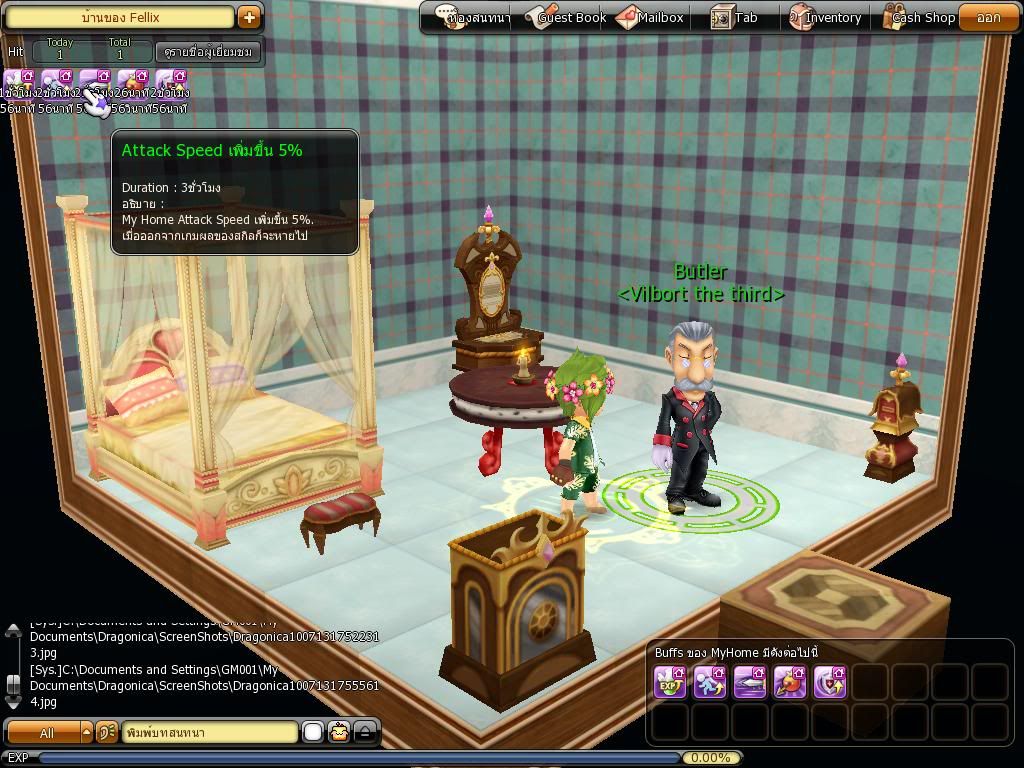
Task: Select the sword attack speed buff icon
Action: (x=750, y=682)
